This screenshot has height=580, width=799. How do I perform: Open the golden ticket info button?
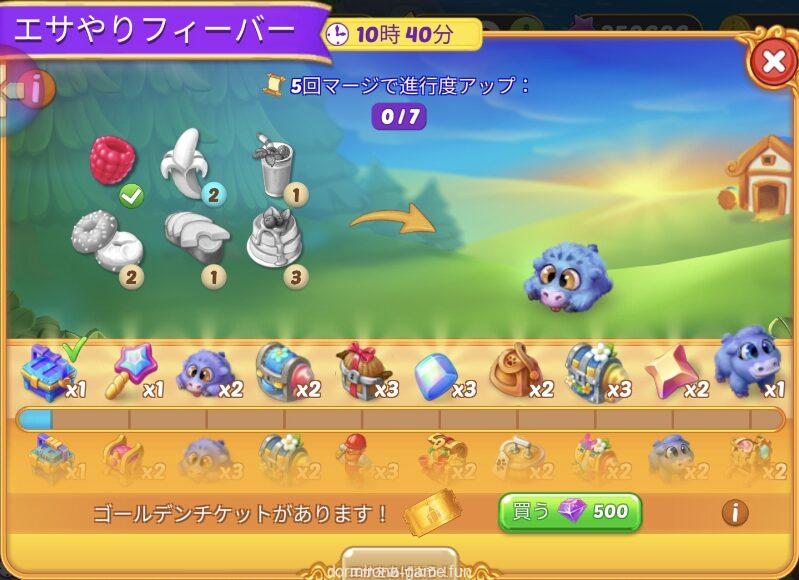pyautogui.click(x=735, y=513)
